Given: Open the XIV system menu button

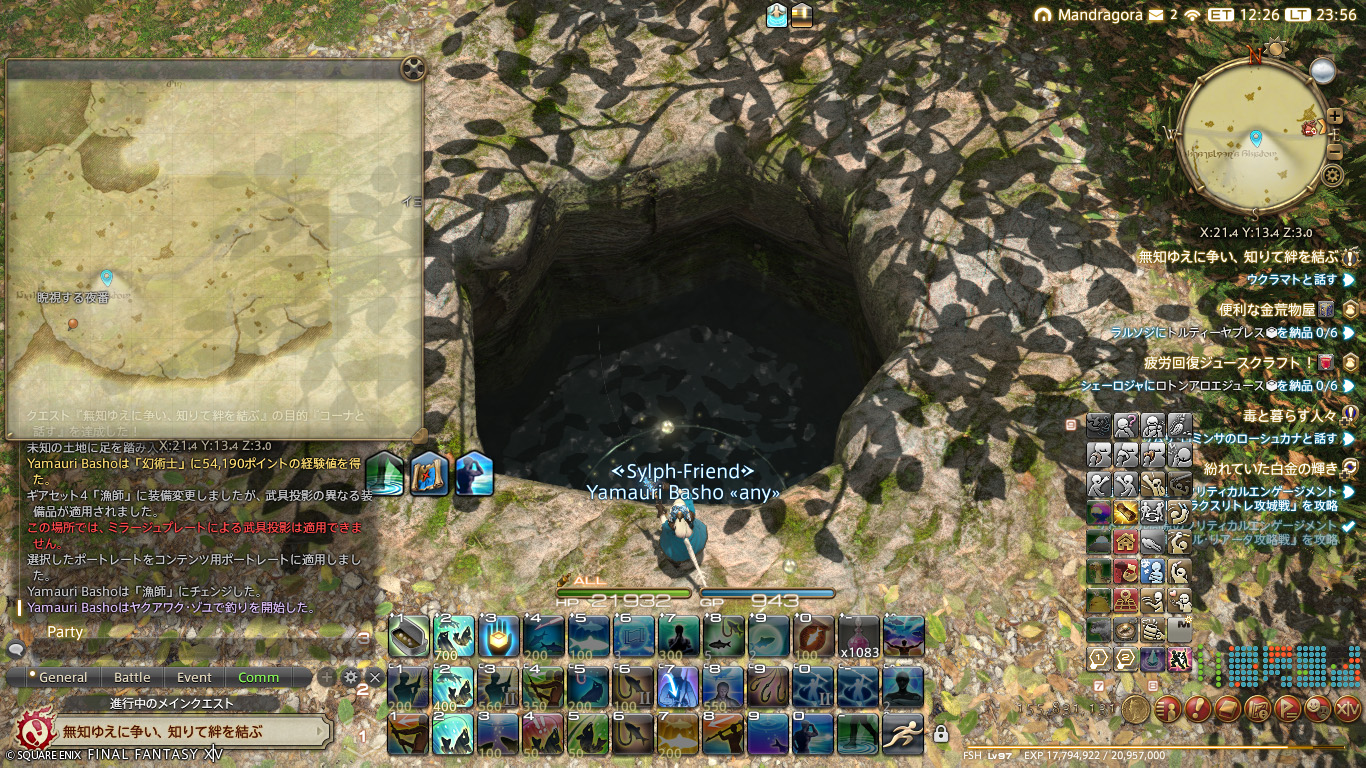Looking at the screenshot, I should [x=1348, y=709].
